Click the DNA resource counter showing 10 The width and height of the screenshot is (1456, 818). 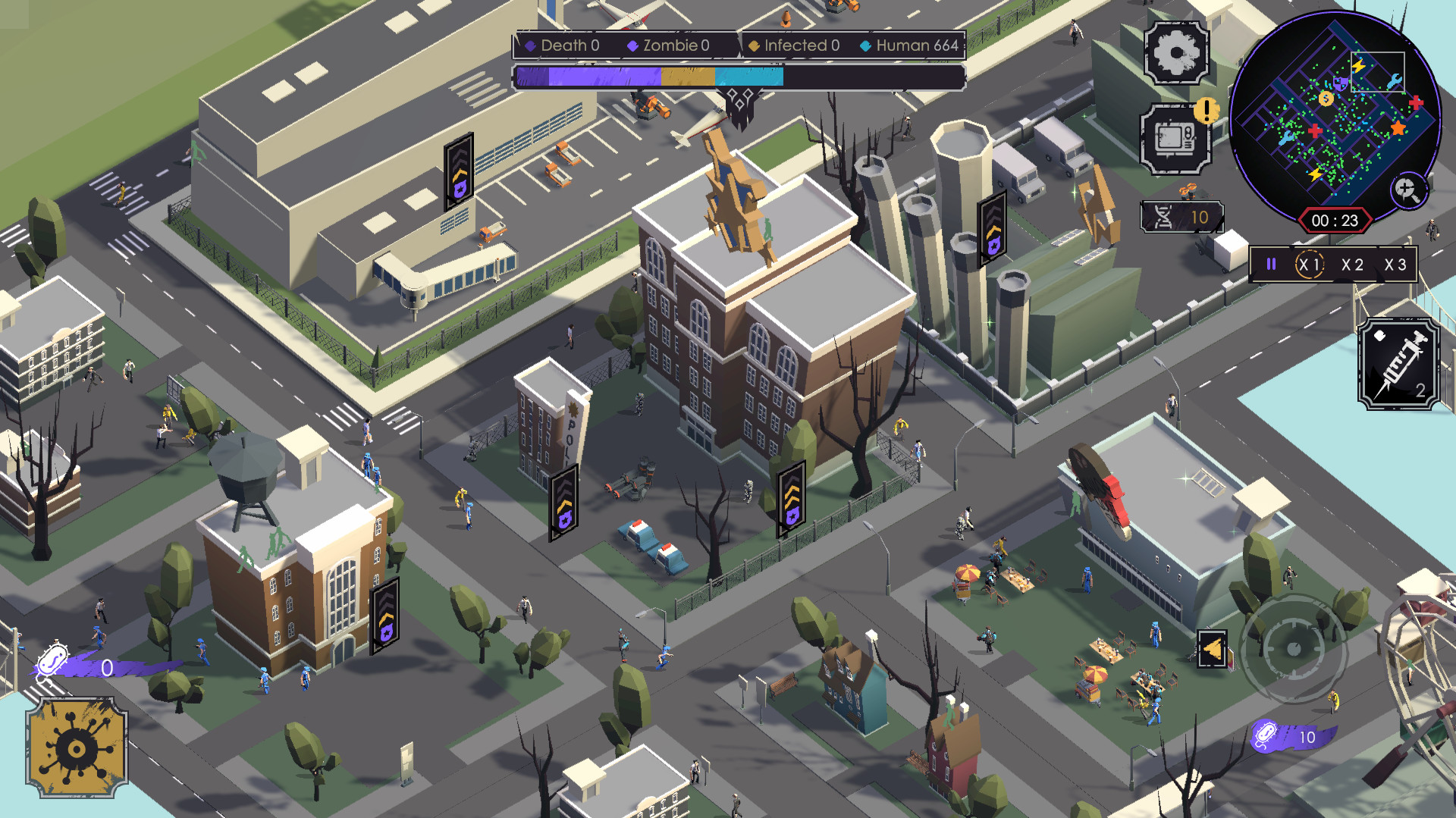1181,218
